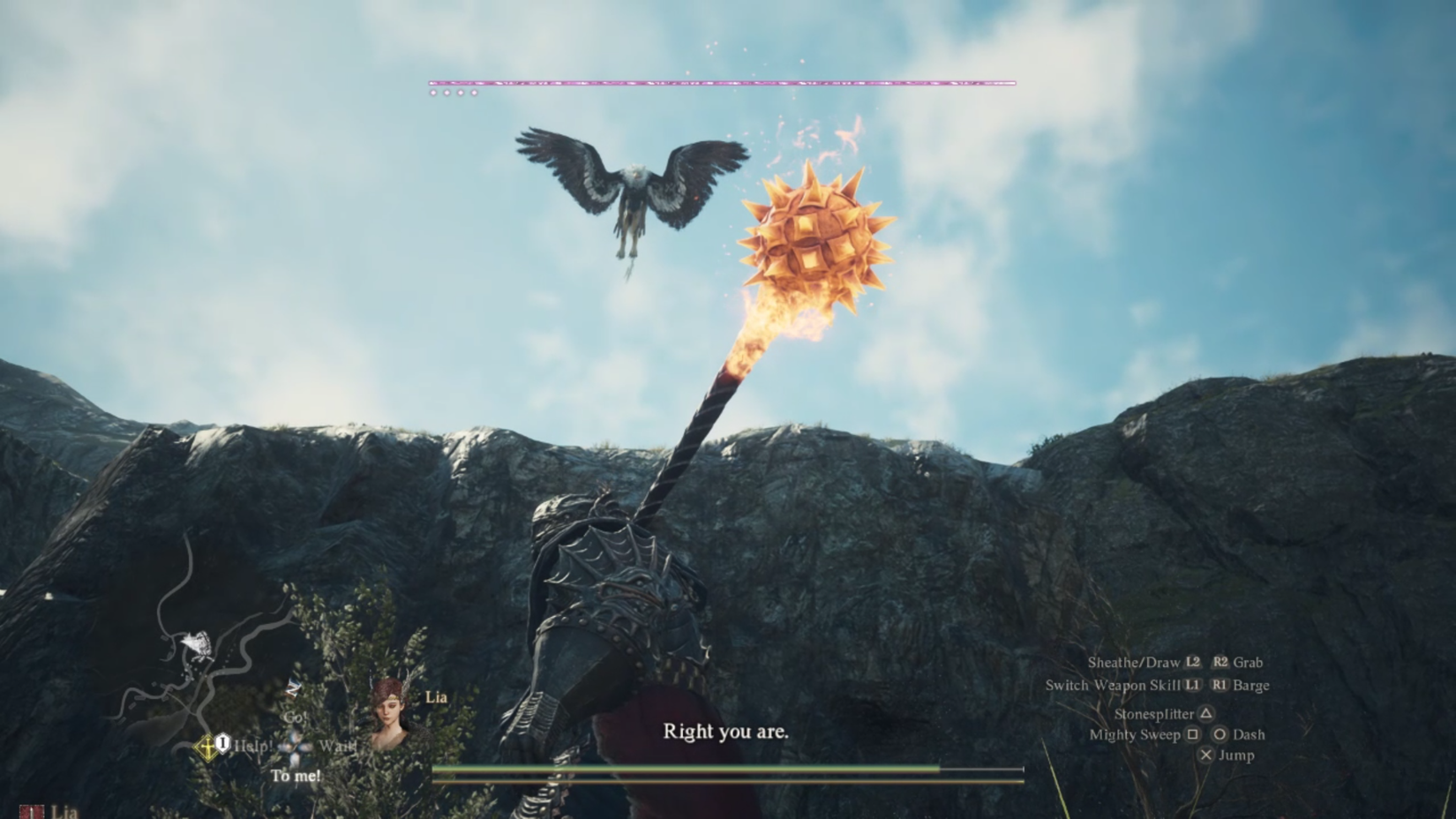The height and width of the screenshot is (819, 1456).
Task: Click the circle Dash button icon
Action: [x=1220, y=734]
